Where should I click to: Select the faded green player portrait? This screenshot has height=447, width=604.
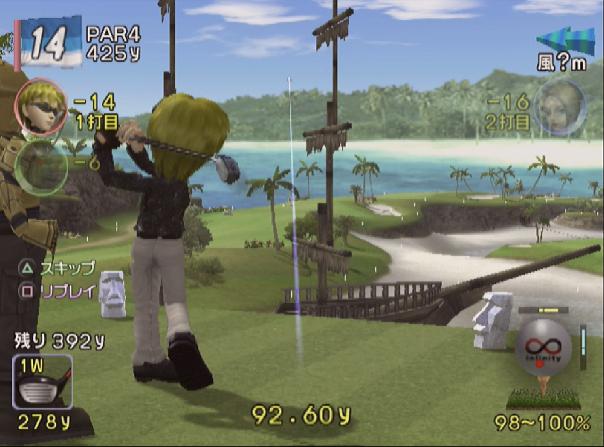pyautogui.click(x=41, y=162)
